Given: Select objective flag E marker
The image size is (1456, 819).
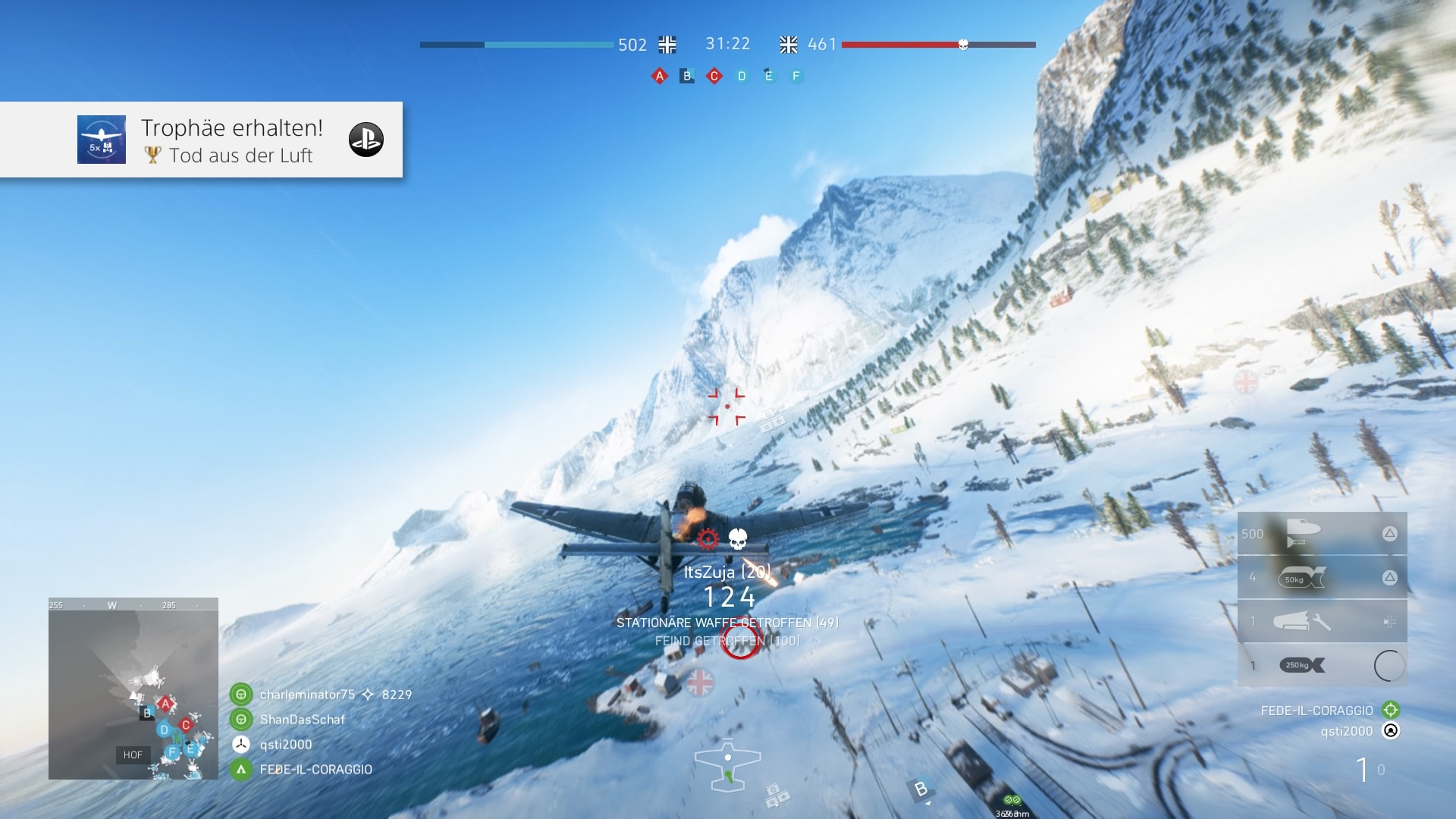Looking at the screenshot, I should [769, 76].
